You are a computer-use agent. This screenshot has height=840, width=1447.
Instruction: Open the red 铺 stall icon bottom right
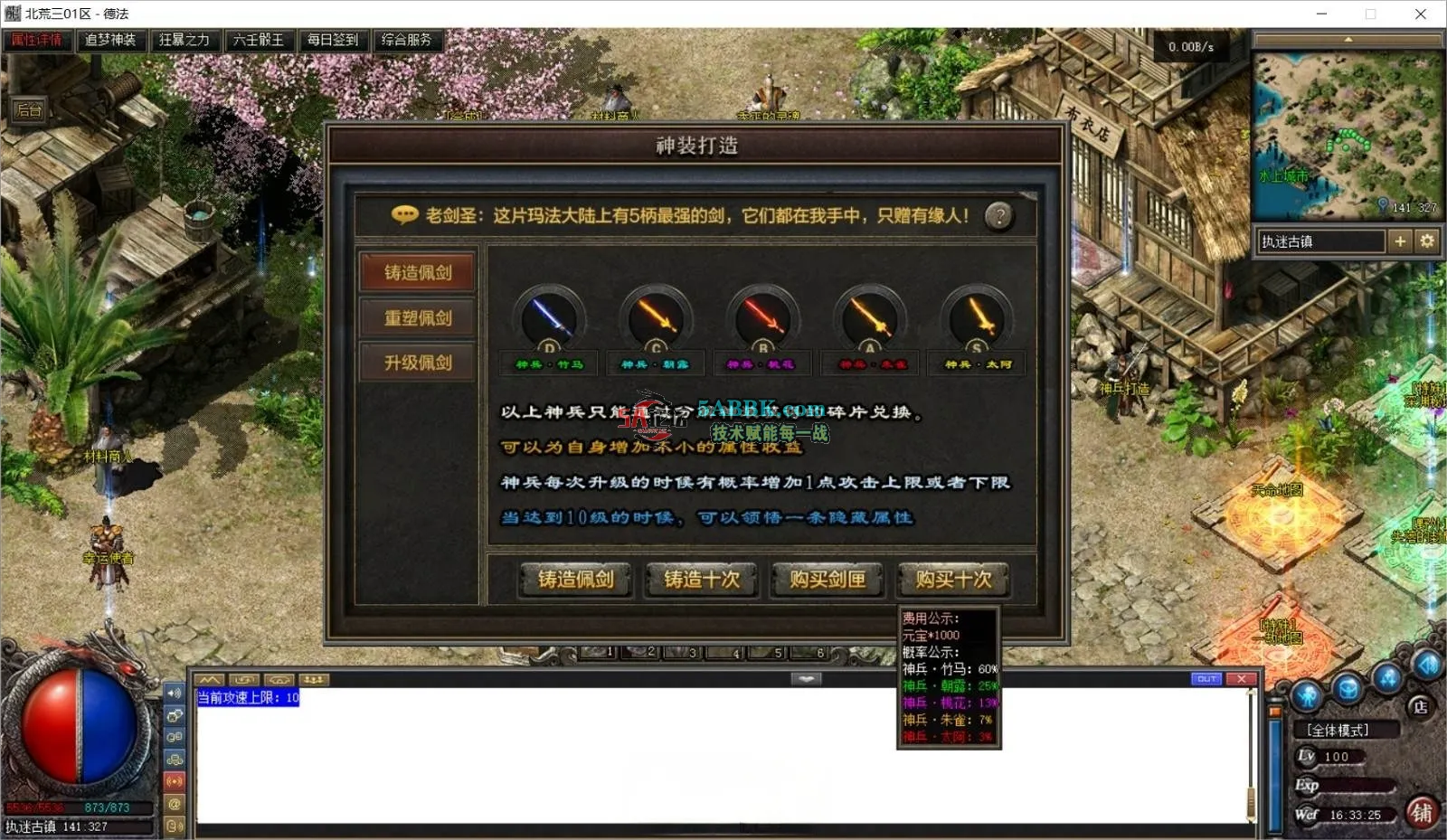(x=1423, y=813)
